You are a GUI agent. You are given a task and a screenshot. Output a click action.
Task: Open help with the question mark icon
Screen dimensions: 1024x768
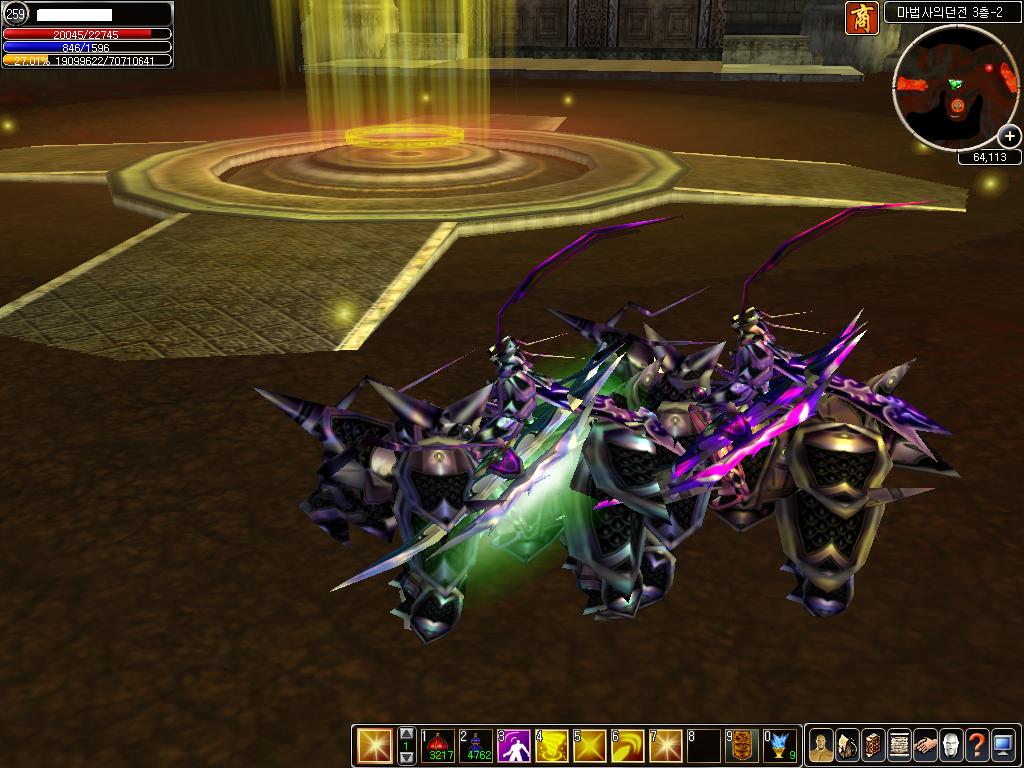click(x=977, y=746)
